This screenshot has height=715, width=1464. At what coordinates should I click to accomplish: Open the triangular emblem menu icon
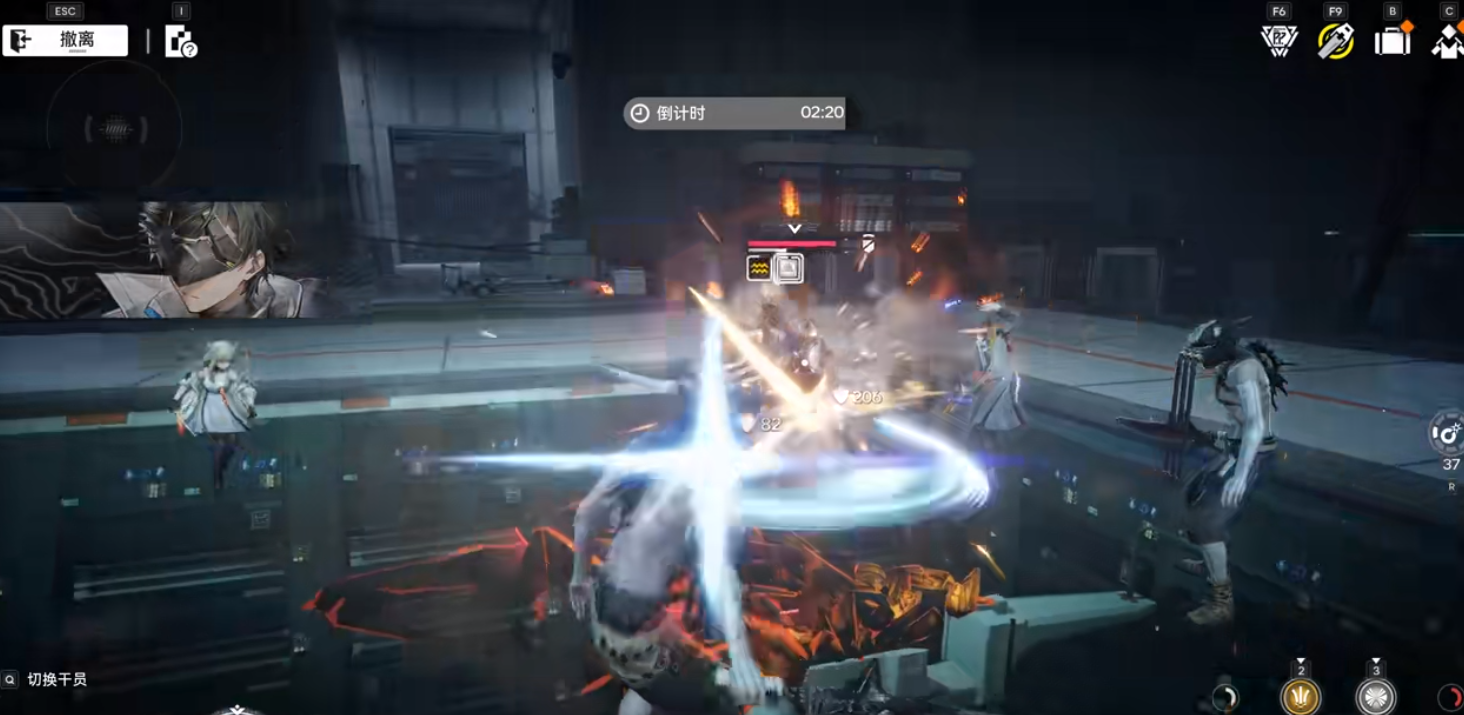(1279, 41)
